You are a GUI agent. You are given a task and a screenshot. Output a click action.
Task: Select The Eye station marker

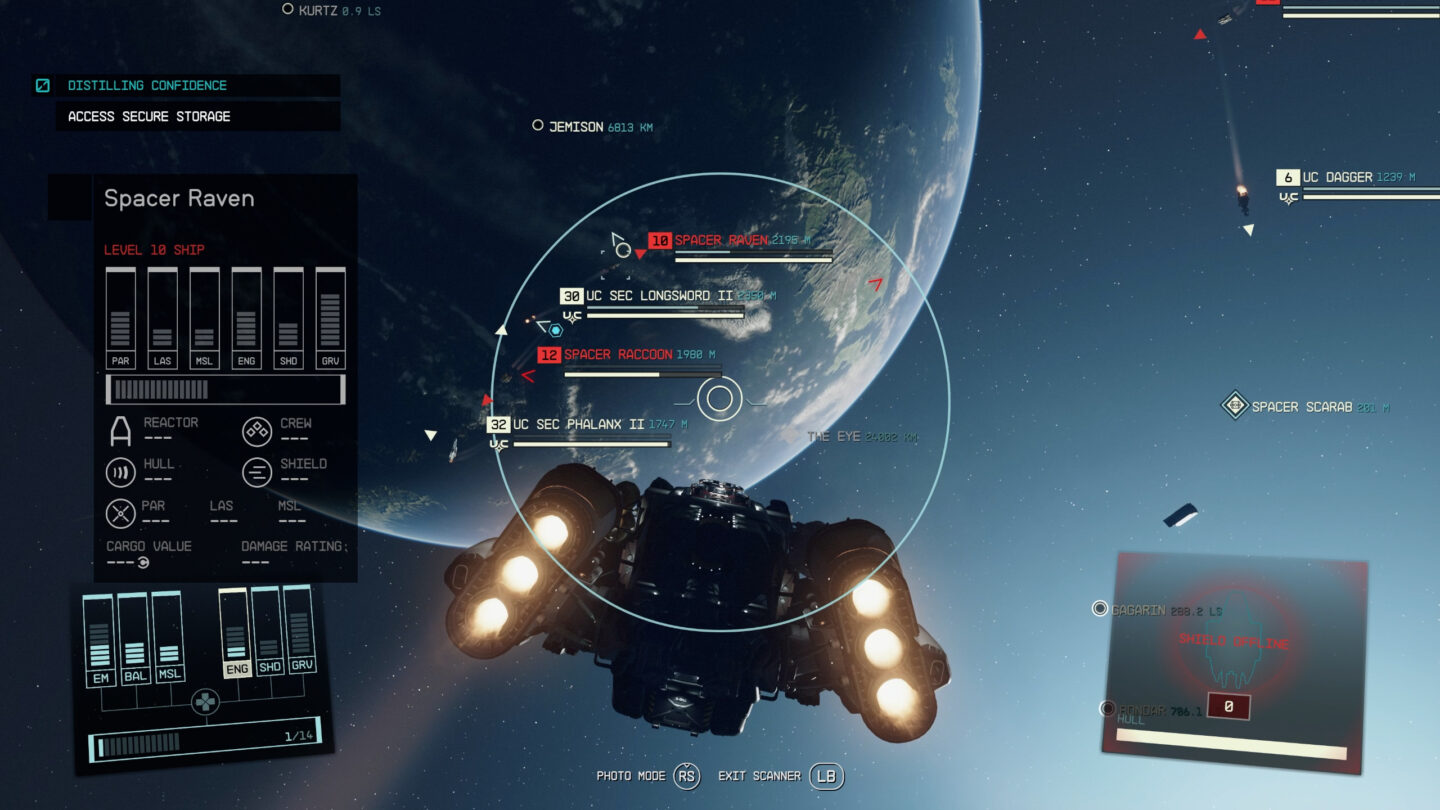click(x=789, y=437)
